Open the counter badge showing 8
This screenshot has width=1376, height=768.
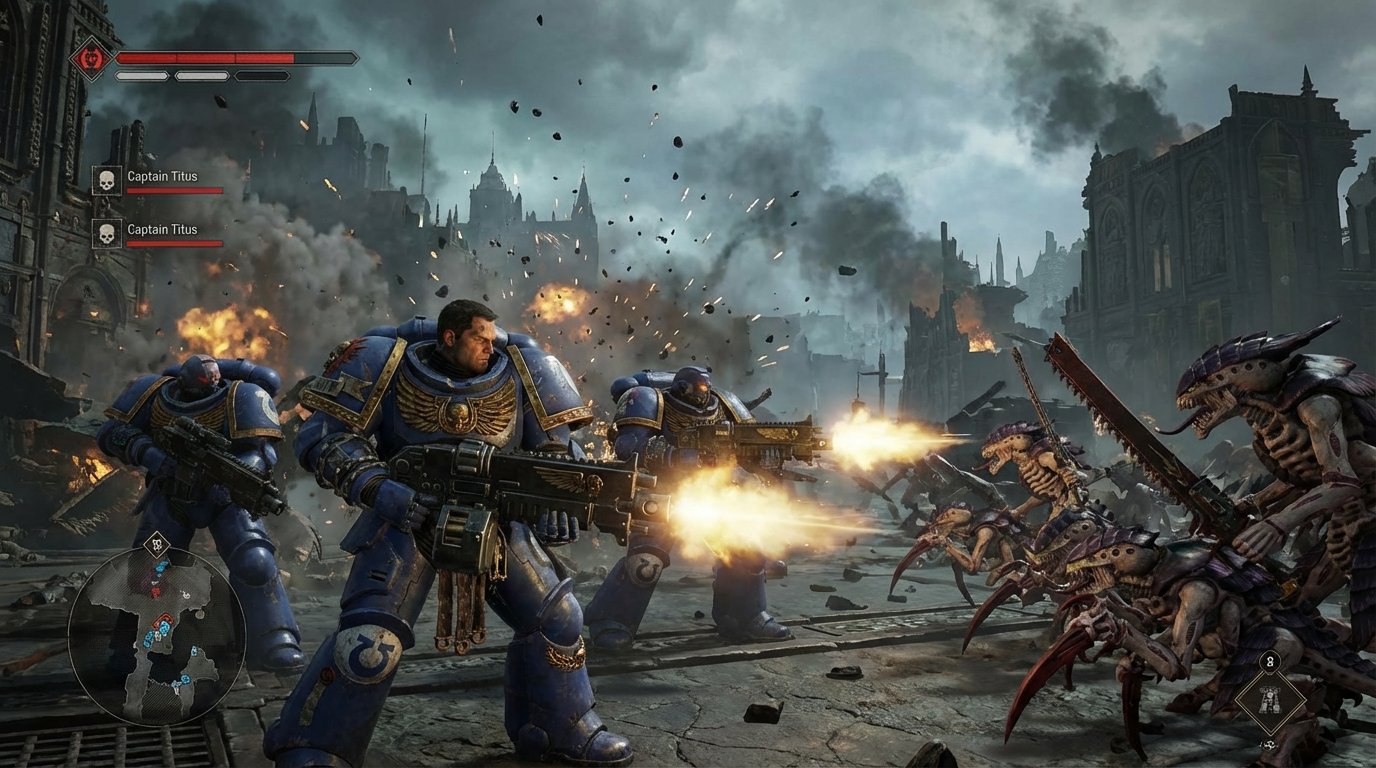tap(1270, 661)
